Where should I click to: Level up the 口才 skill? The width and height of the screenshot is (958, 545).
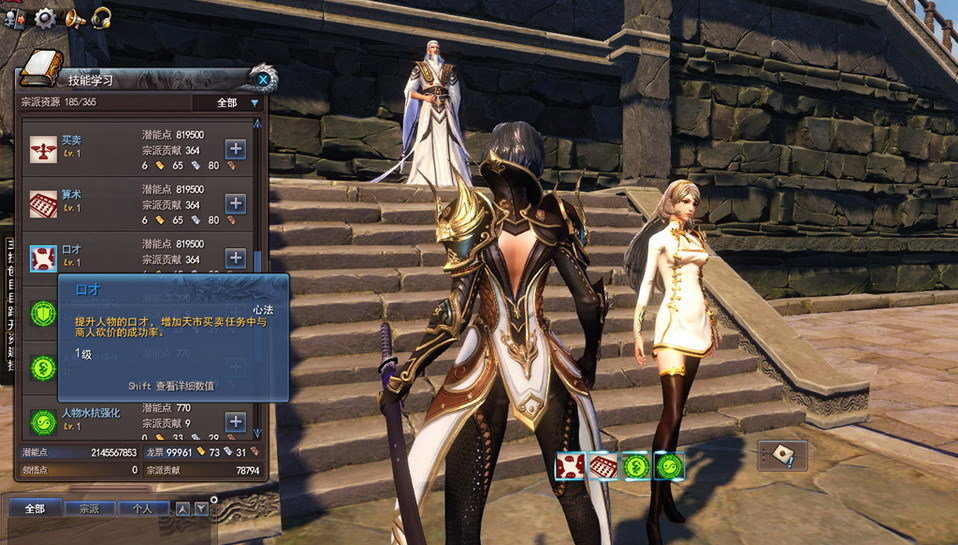click(235, 257)
